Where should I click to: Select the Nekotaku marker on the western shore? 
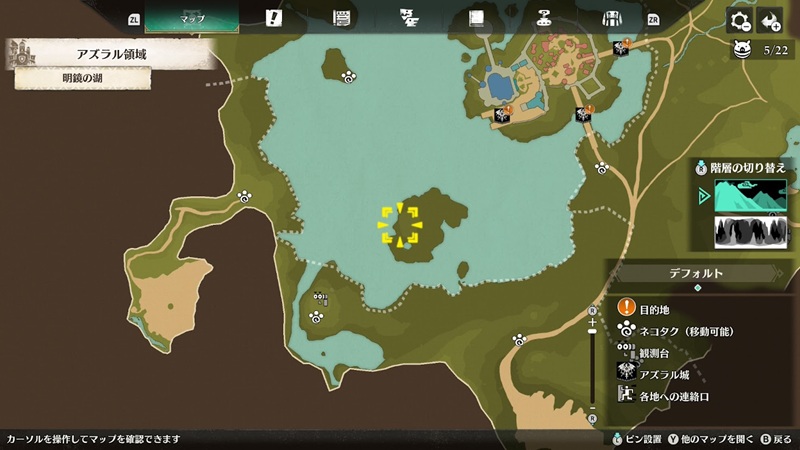[x=245, y=197]
